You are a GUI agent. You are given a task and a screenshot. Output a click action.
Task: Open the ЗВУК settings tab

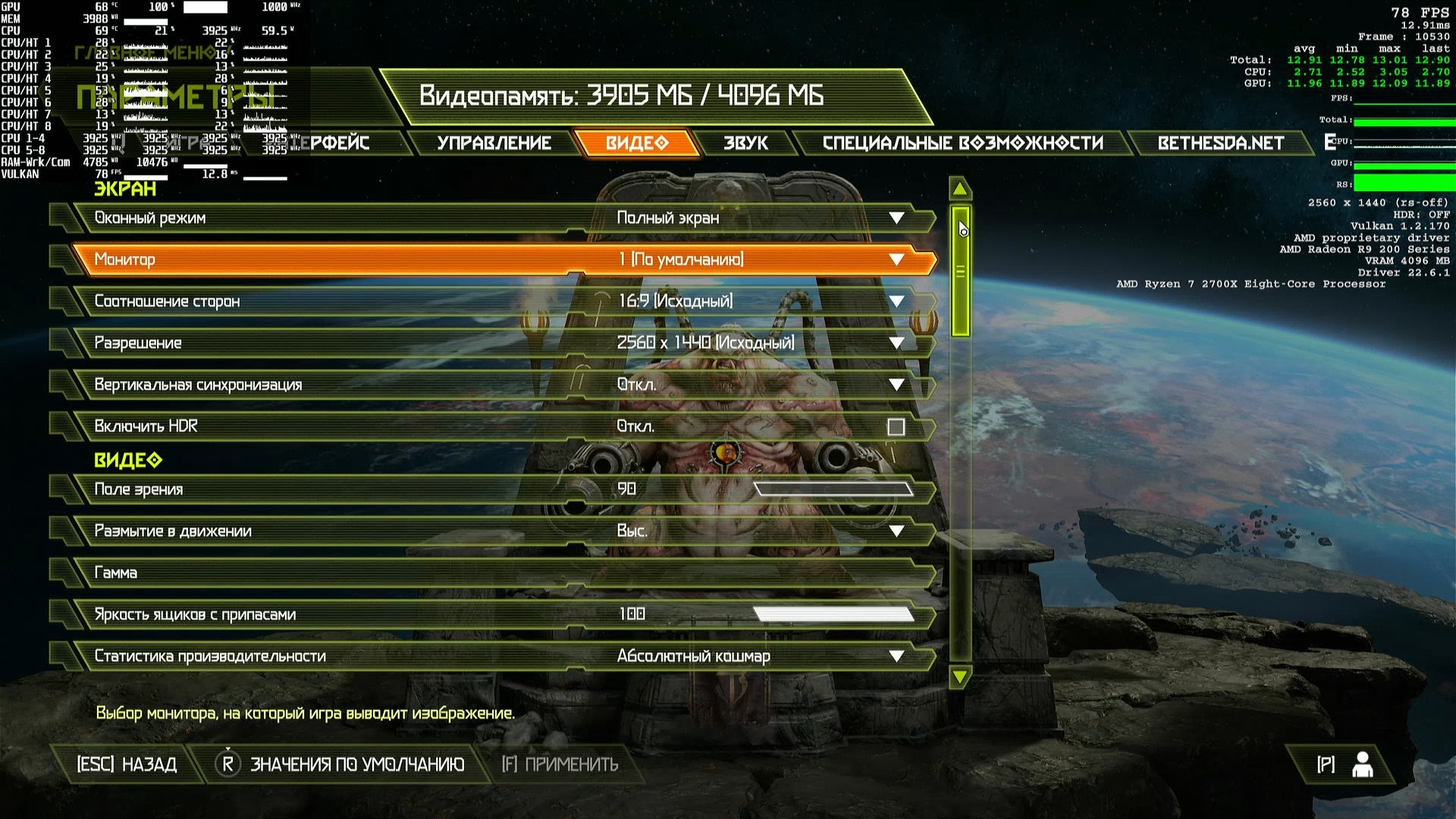point(745,143)
